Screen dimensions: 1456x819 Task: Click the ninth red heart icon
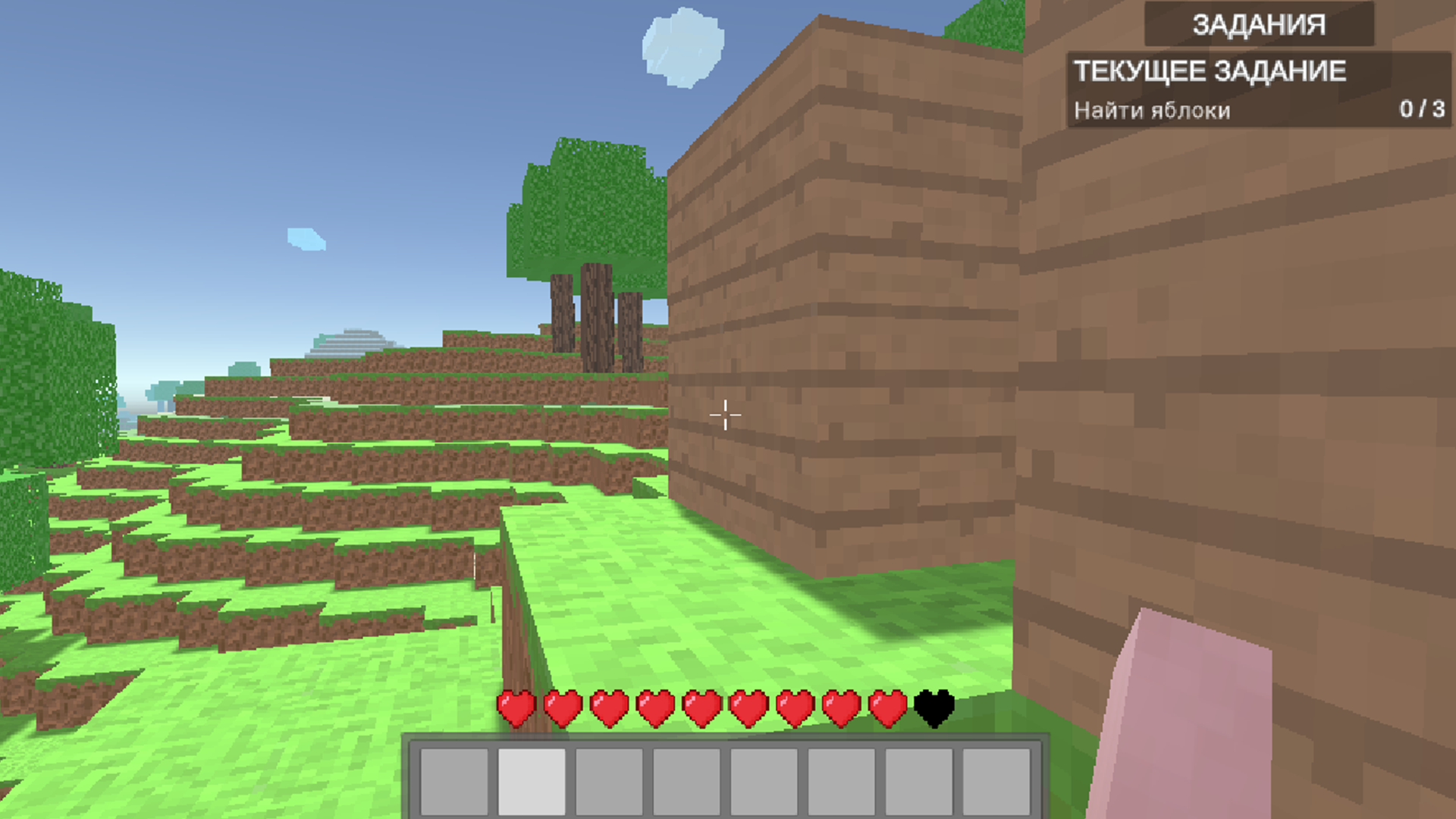coord(887,707)
